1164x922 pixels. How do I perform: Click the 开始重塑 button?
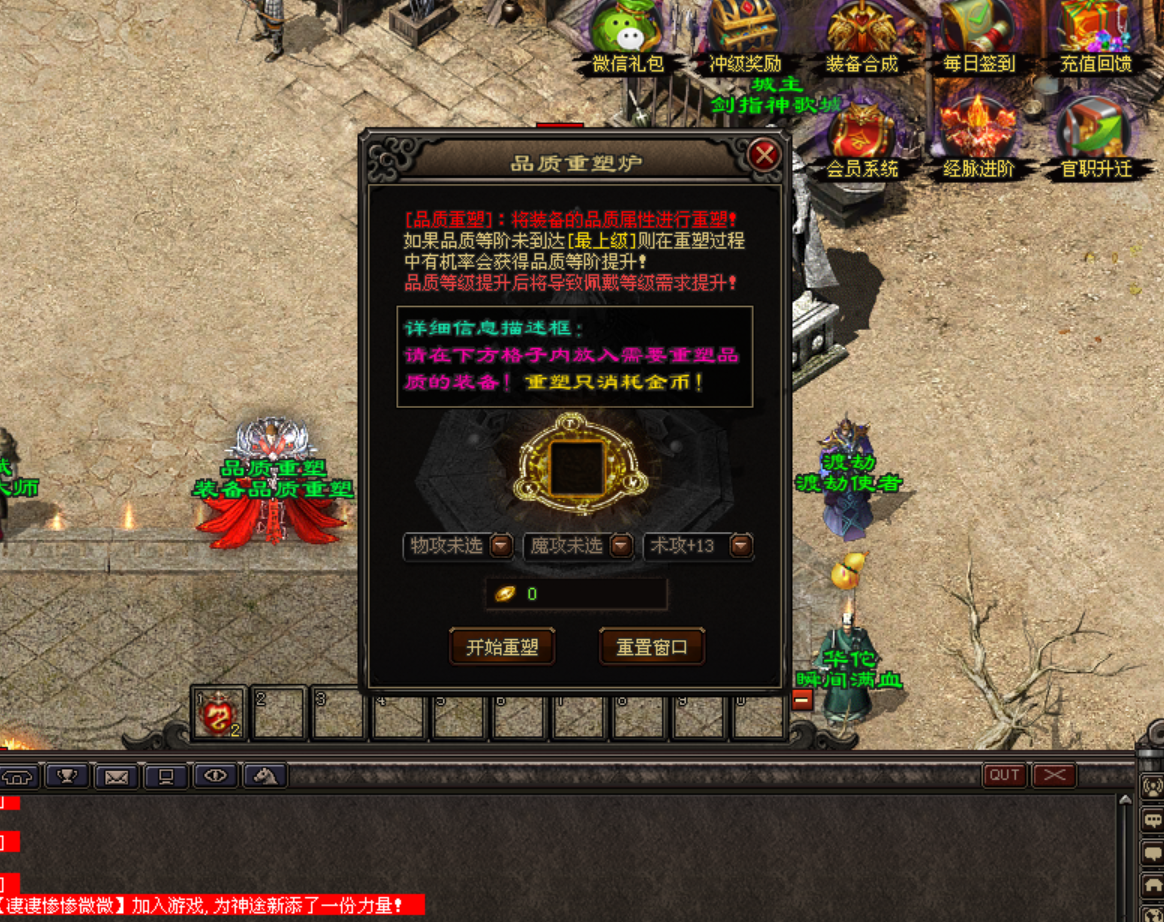(x=502, y=647)
